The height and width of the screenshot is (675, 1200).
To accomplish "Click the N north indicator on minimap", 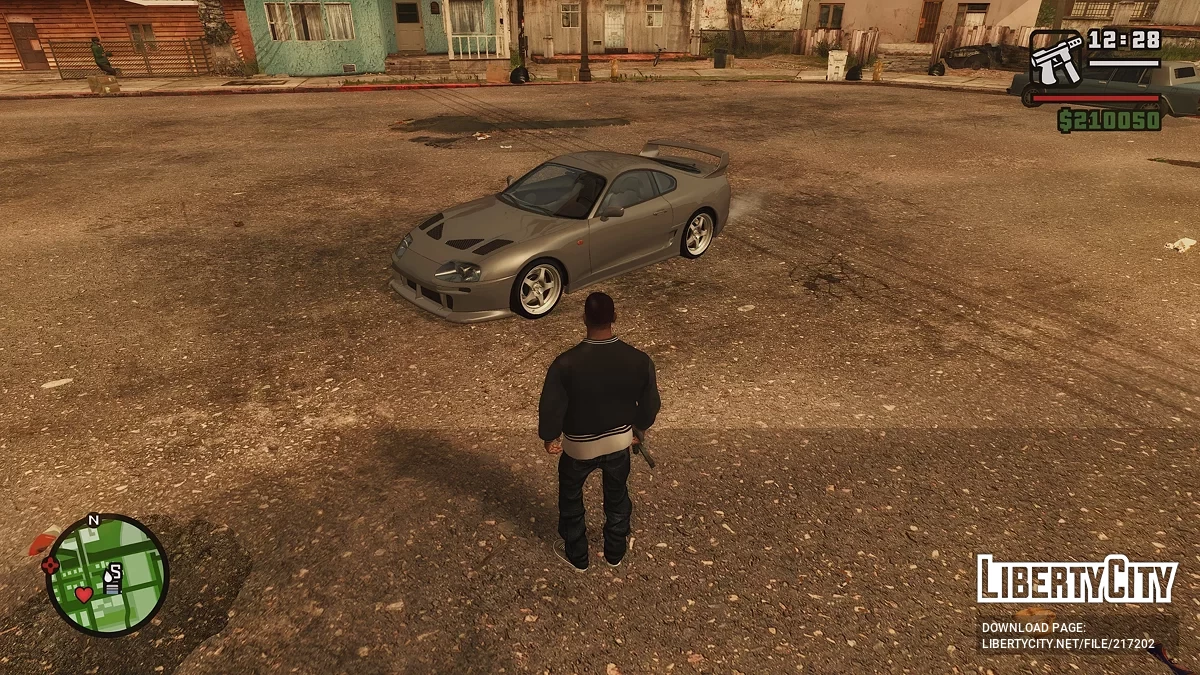I will tap(94, 520).
